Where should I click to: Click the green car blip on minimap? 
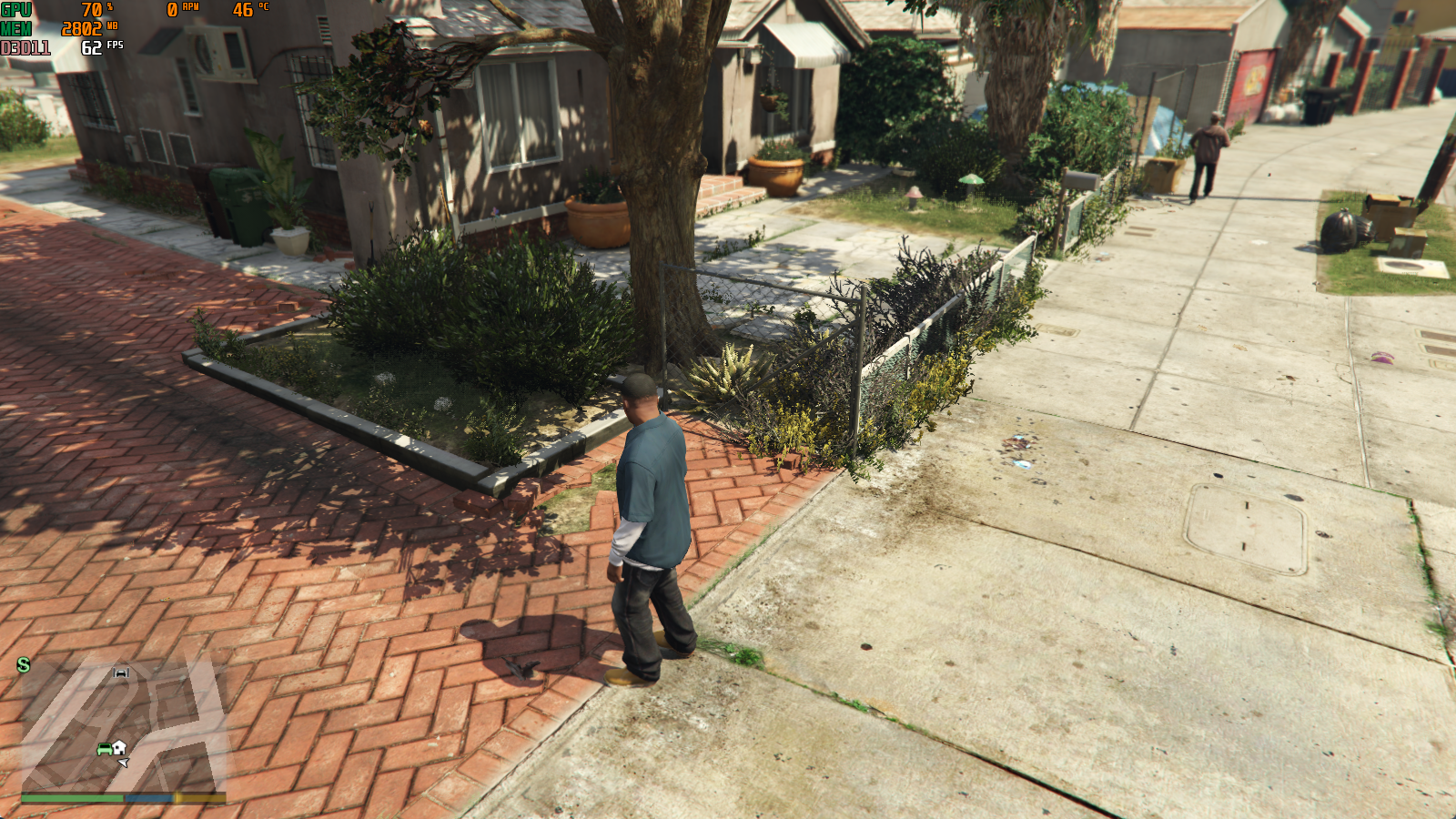tap(105, 749)
